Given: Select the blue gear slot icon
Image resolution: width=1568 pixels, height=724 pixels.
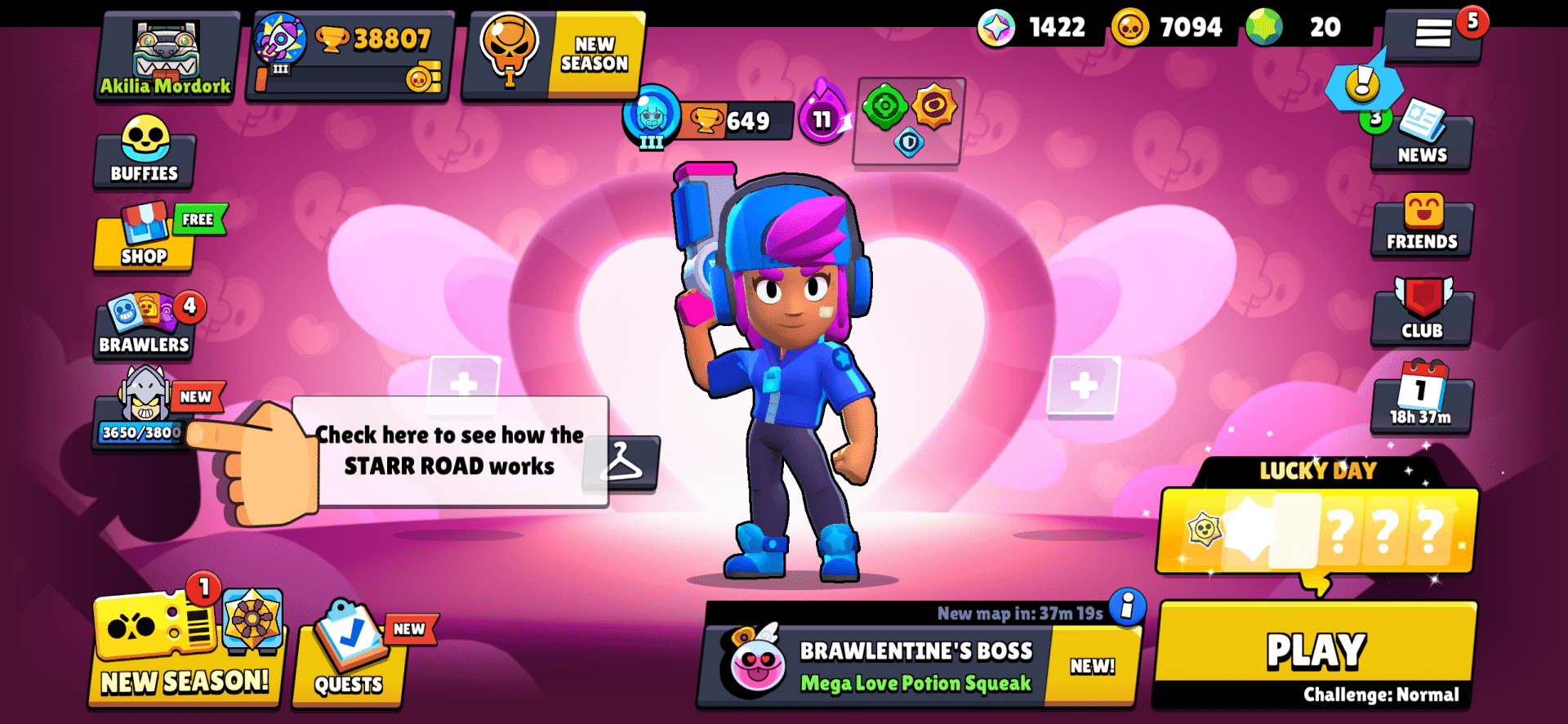Looking at the screenshot, I should click(908, 139).
